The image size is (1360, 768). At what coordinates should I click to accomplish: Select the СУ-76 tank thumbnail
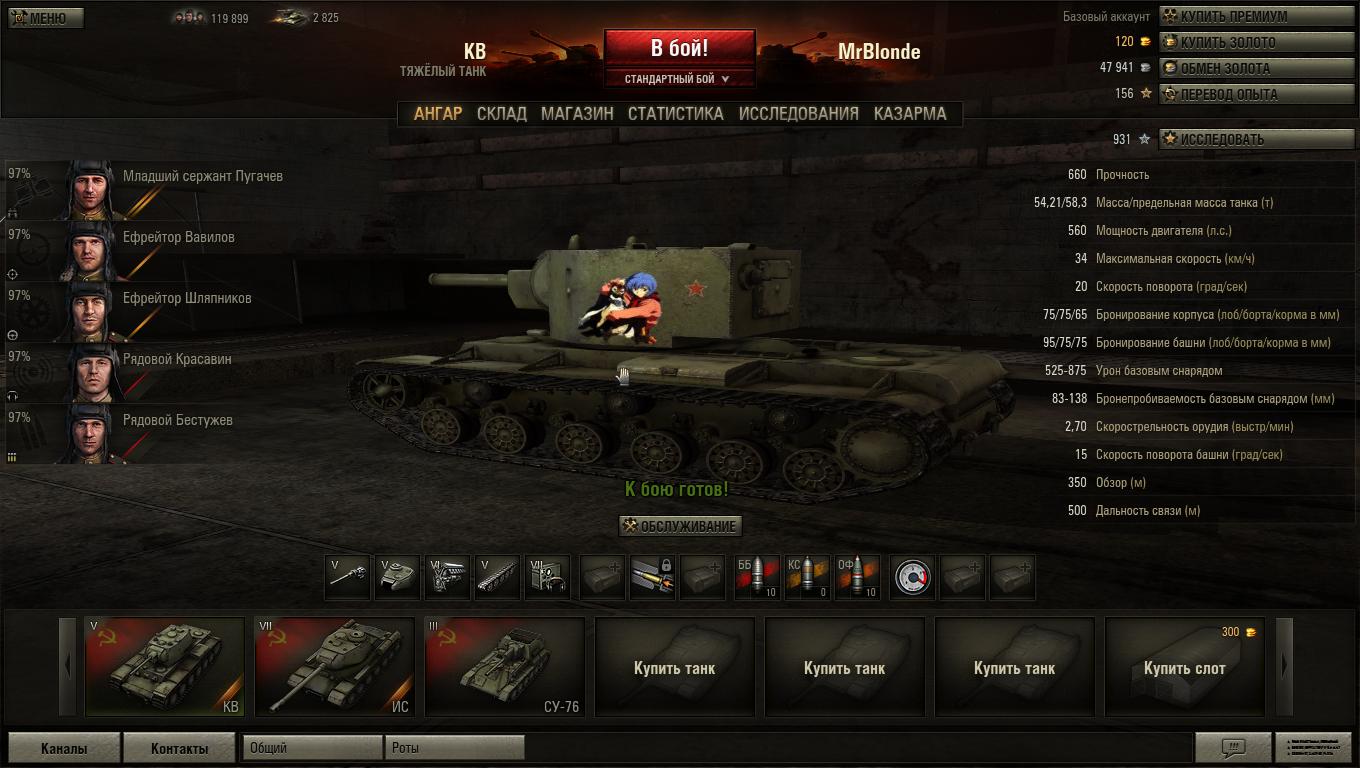click(504, 666)
